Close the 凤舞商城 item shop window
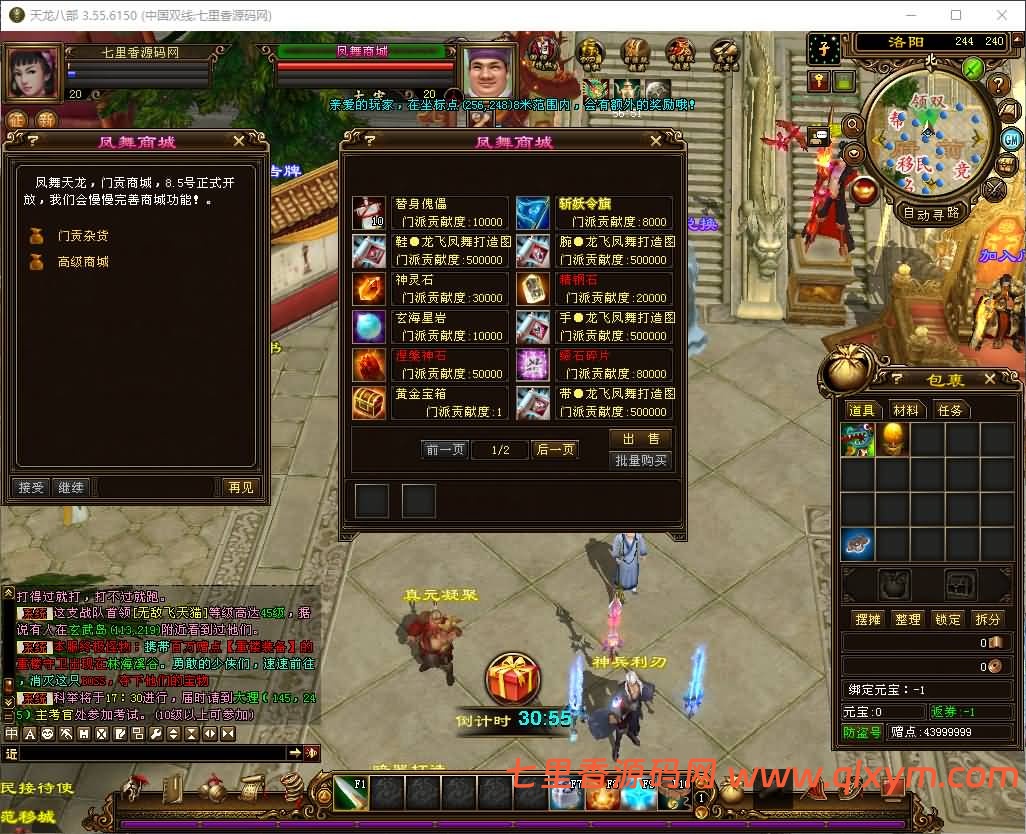Viewport: 1026px width, 834px height. [673, 141]
